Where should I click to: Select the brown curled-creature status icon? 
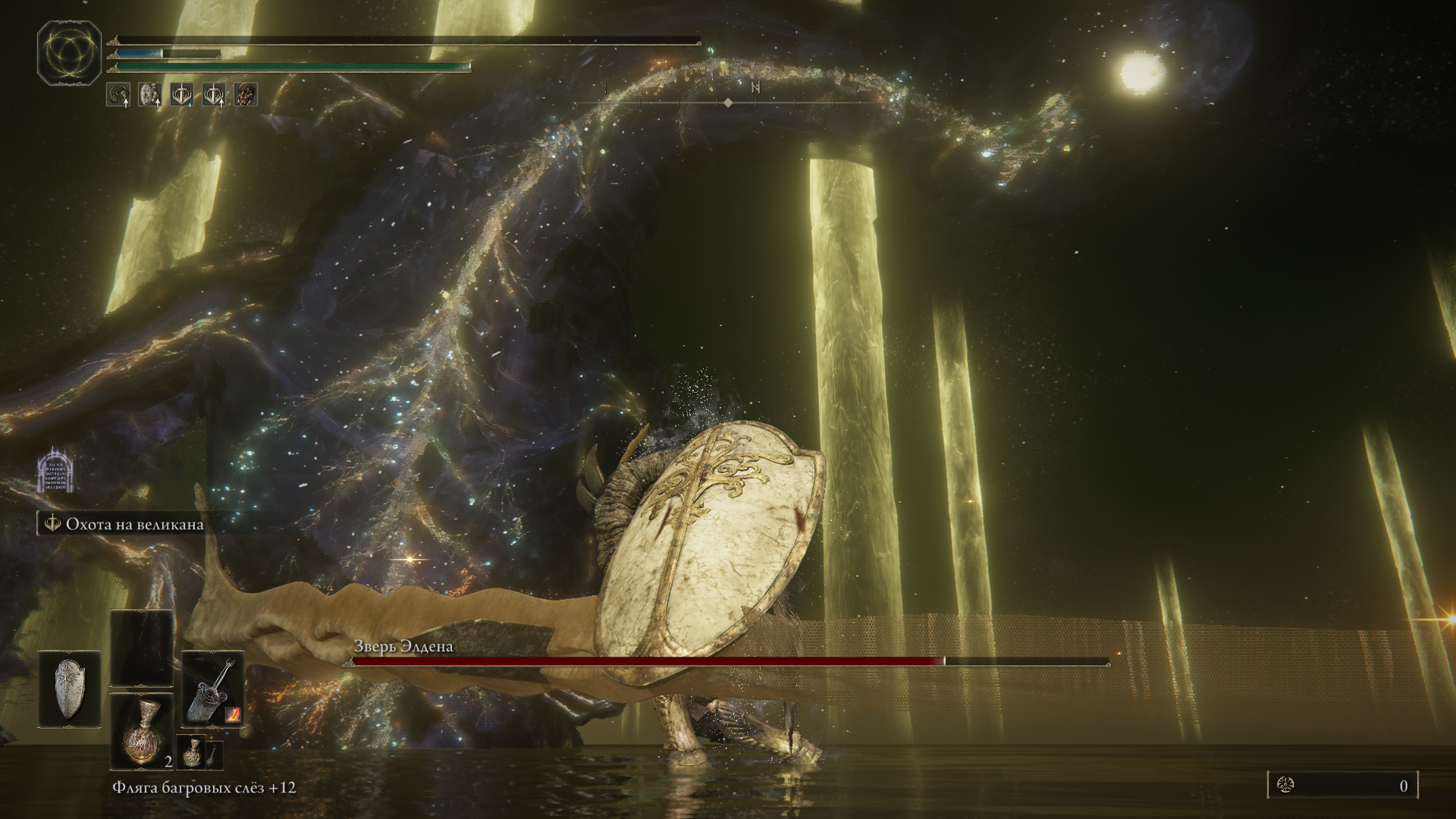[246, 95]
